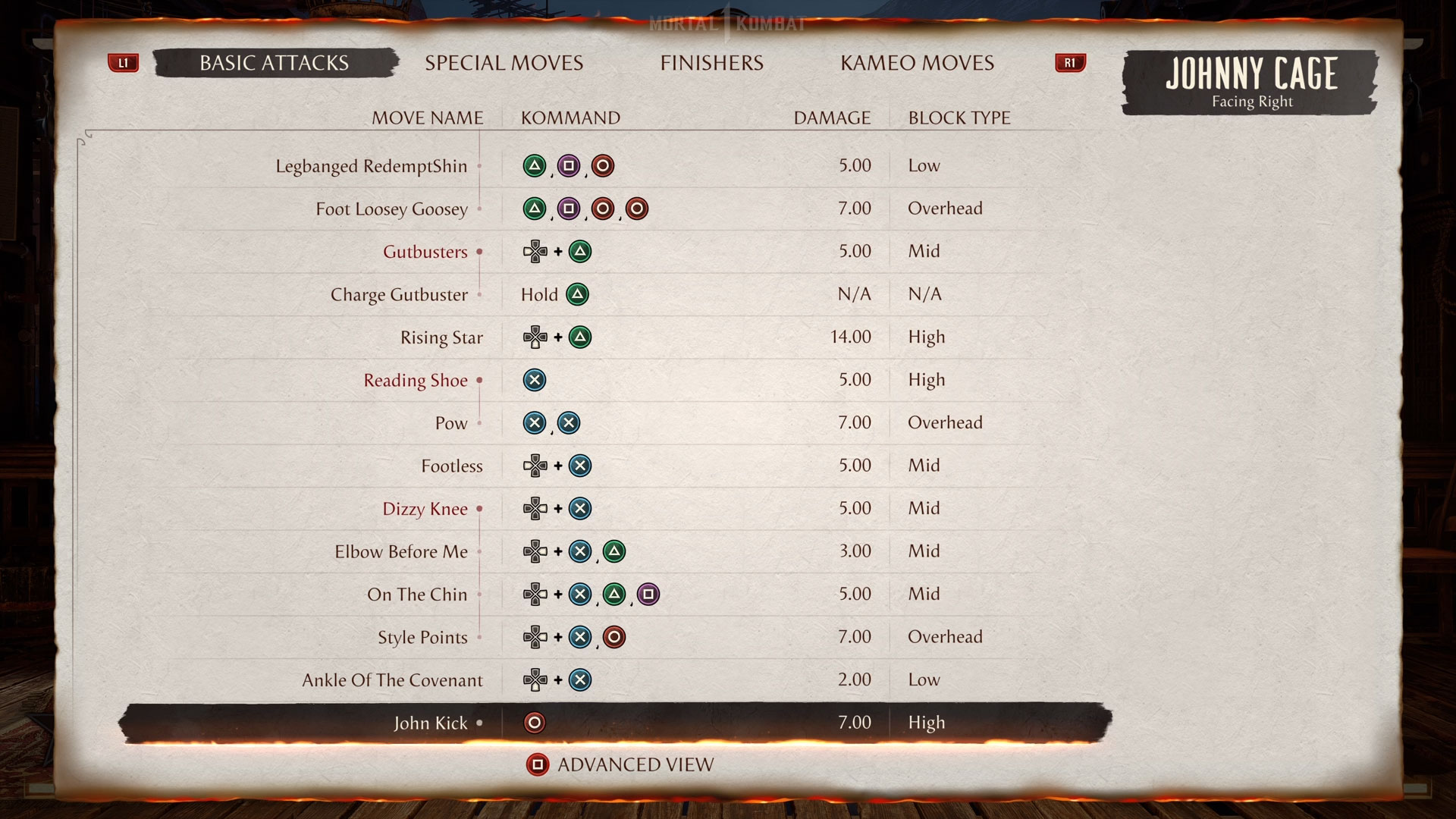Open the Kameo Moves tab
Screen dimensions: 1456x819
[917, 63]
